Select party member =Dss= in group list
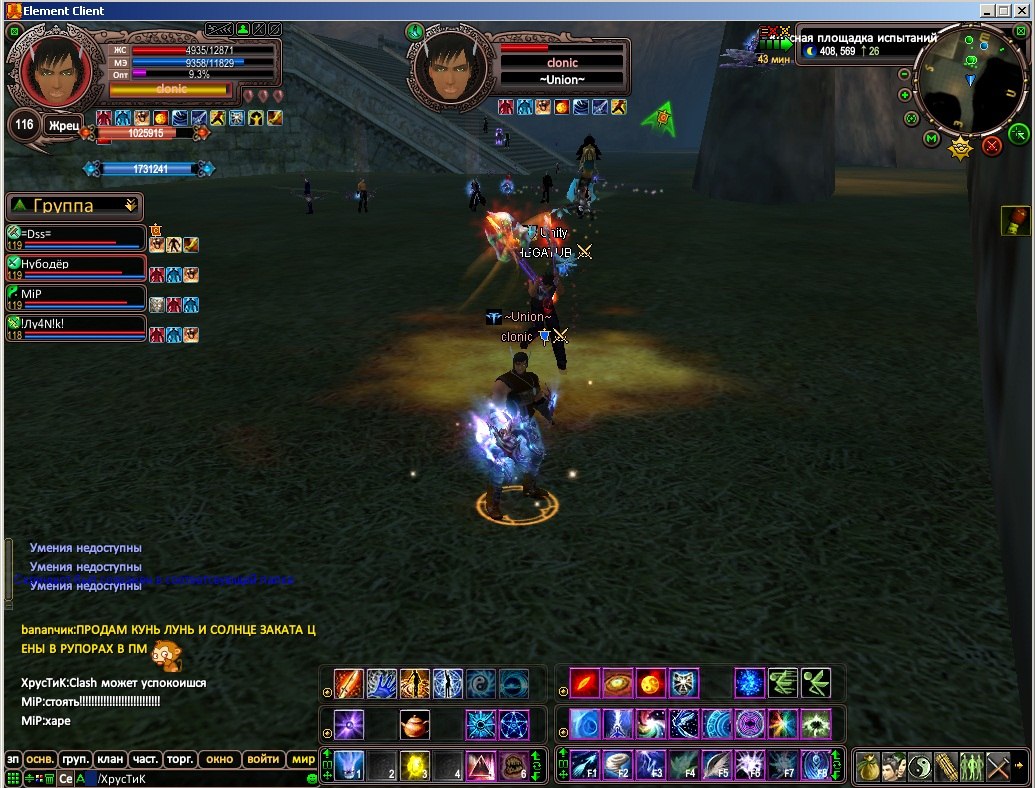 point(76,238)
